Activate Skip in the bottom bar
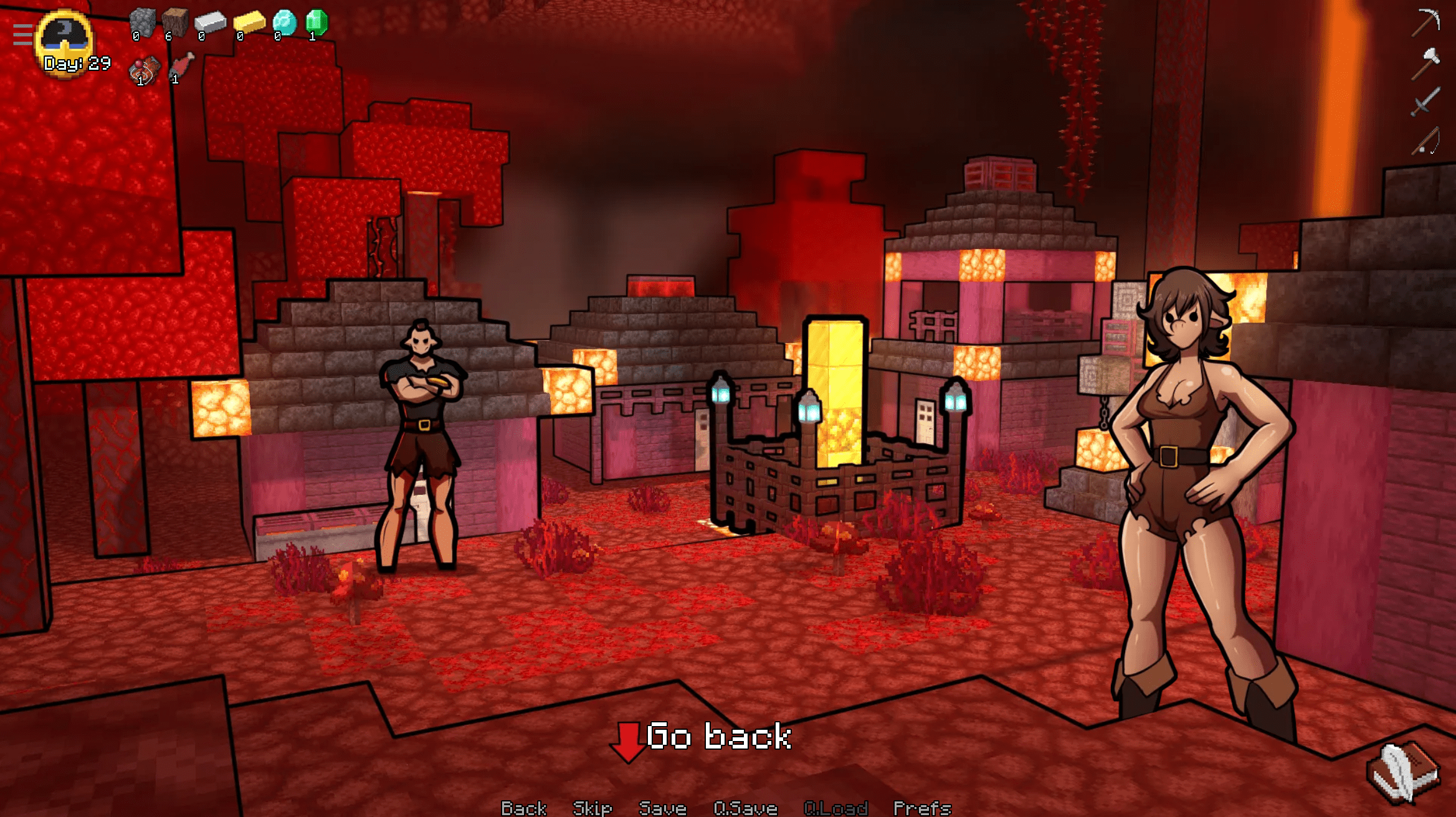 pos(592,808)
